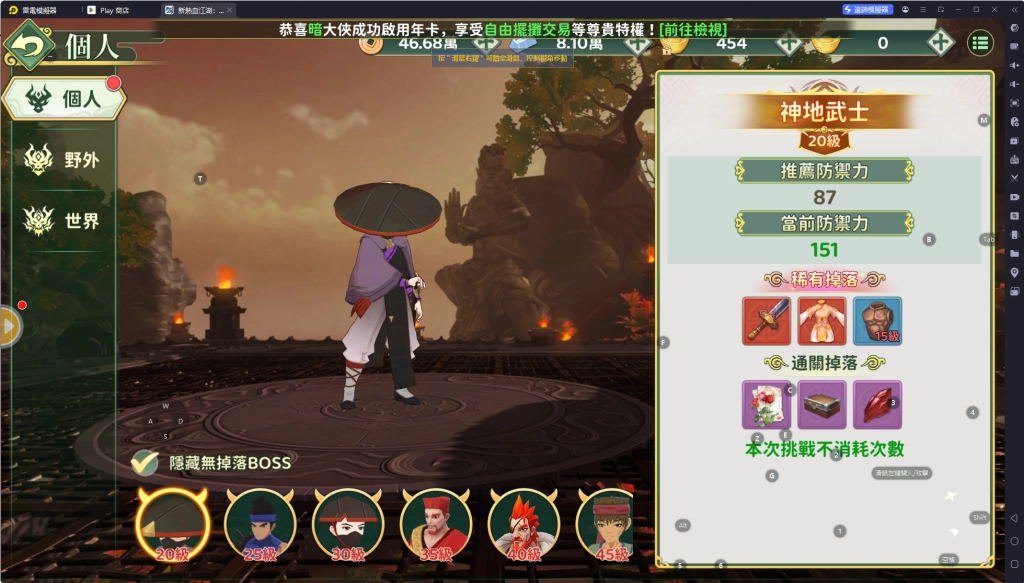Follow the 前往檢視 link in announcement
1024x583 pixels.
point(692,30)
